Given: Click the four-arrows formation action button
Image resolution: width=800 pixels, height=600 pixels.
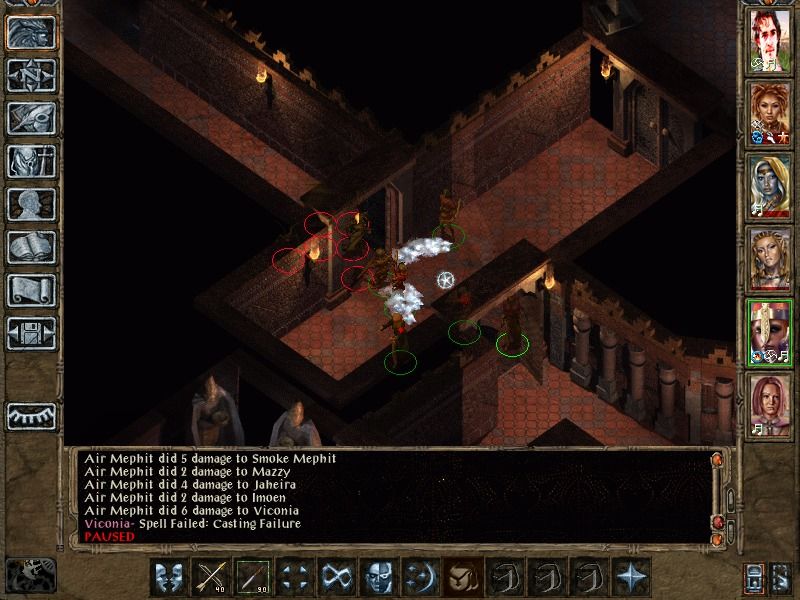Looking at the screenshot, I should tap(295, 577).
